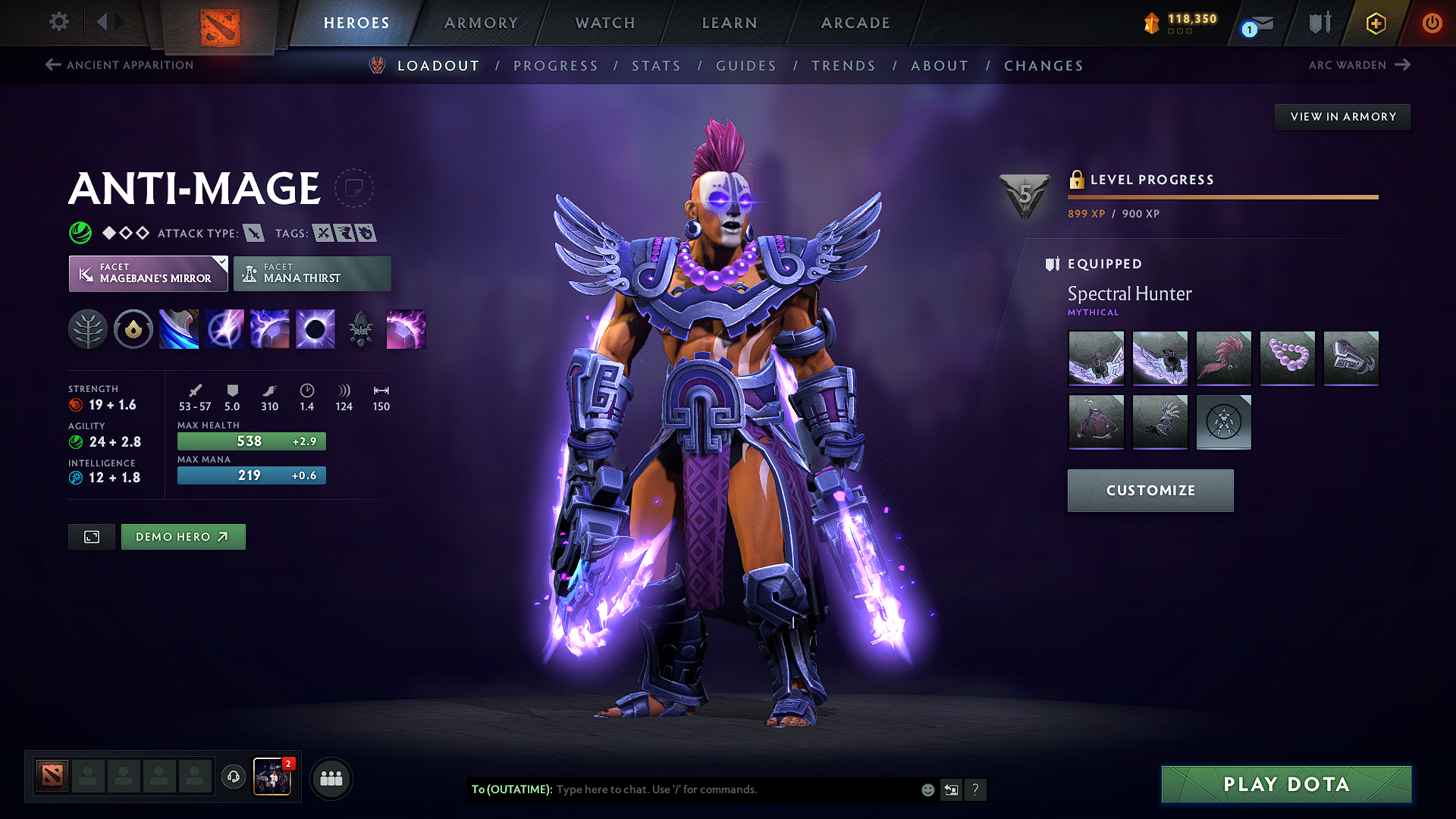Open the emoticon picker beside chat
Viewport: 1456px width, 819px height.
pos(927,789)
